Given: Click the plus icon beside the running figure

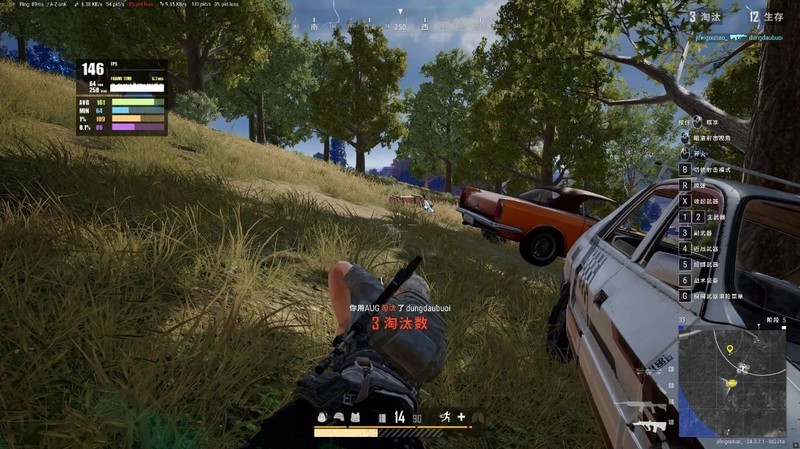Looking at the screenshot, I should pyautogui.click(x=461, y=416).
